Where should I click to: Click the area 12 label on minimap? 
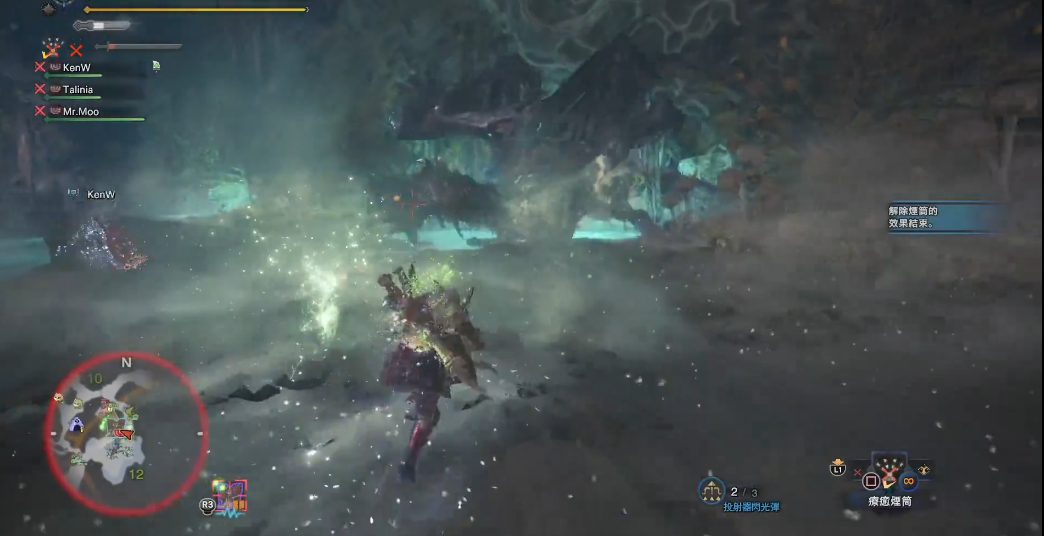(x=137, y=473)
